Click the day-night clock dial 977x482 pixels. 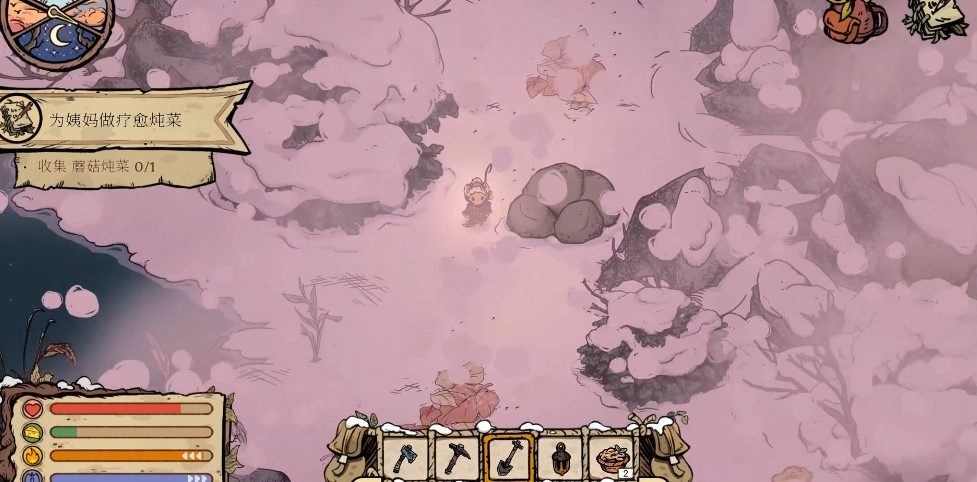(x=55, y=25)
